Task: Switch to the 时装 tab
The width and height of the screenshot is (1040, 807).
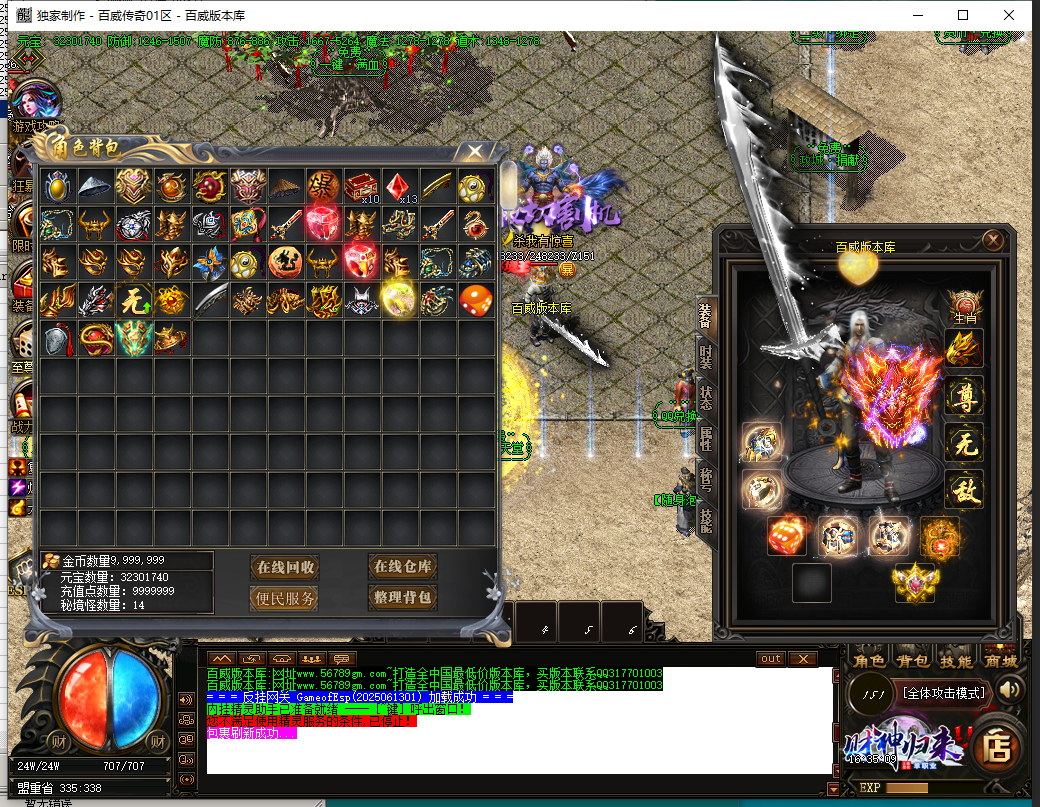Action: click(x=706, y=356)
